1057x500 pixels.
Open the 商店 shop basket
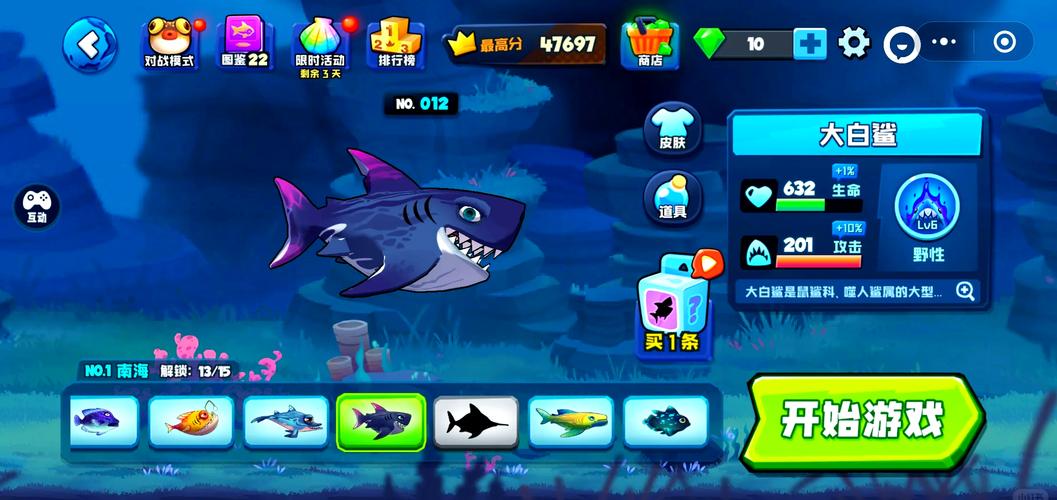tap(649, 43)
